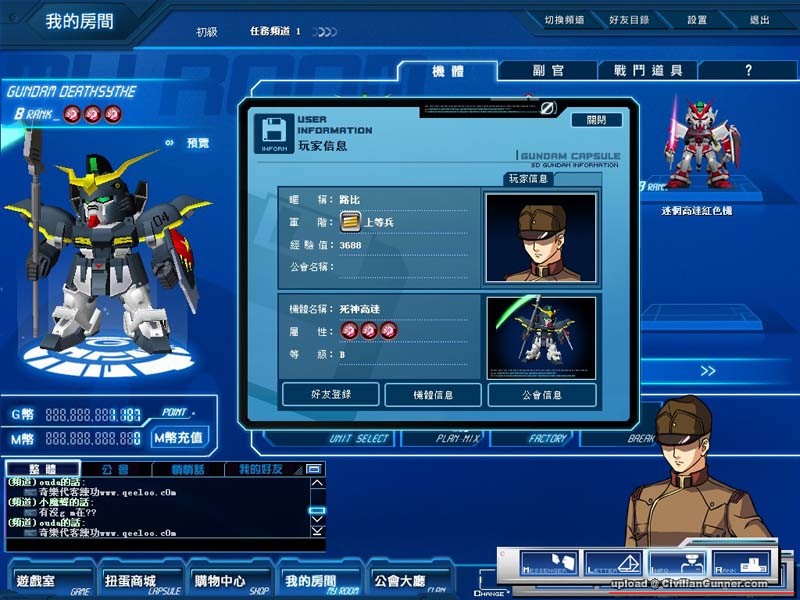Click the 好友登録 friend register button
This screenshot has width=800, height=600.
pyautogui.click(x=330, y=394)
